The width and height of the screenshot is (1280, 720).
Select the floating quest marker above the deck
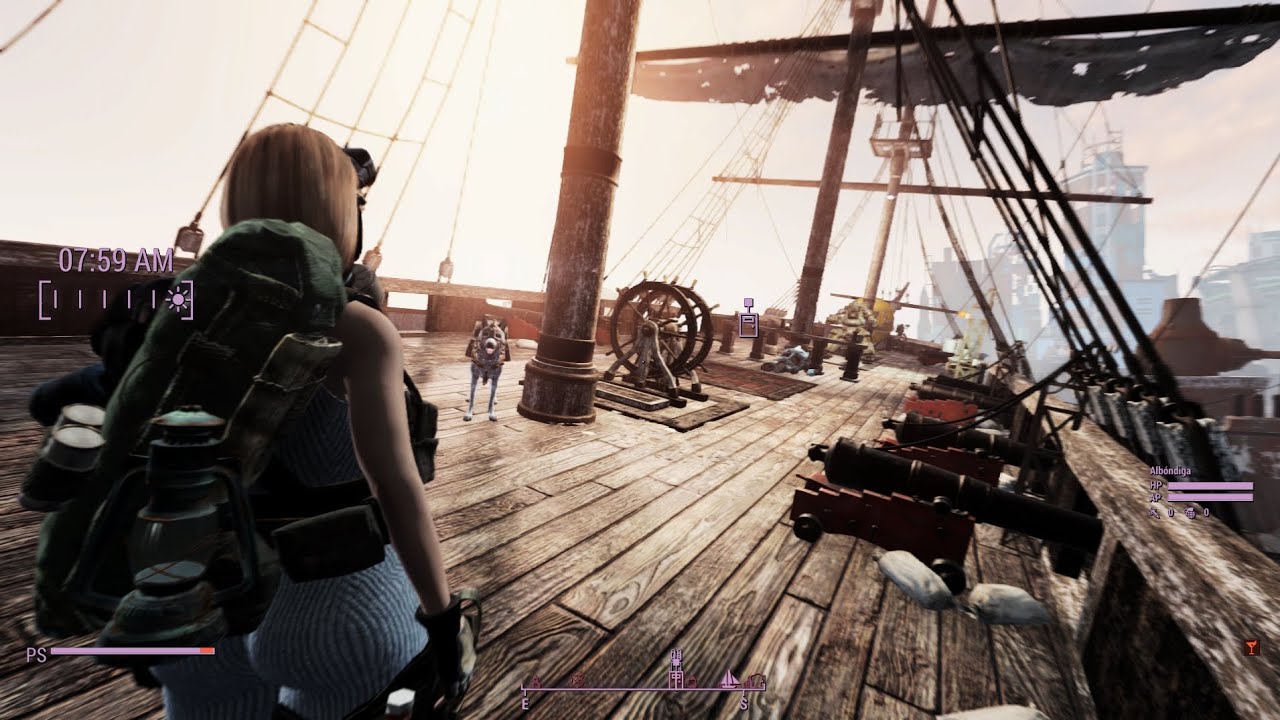click(x=748, y=320)
